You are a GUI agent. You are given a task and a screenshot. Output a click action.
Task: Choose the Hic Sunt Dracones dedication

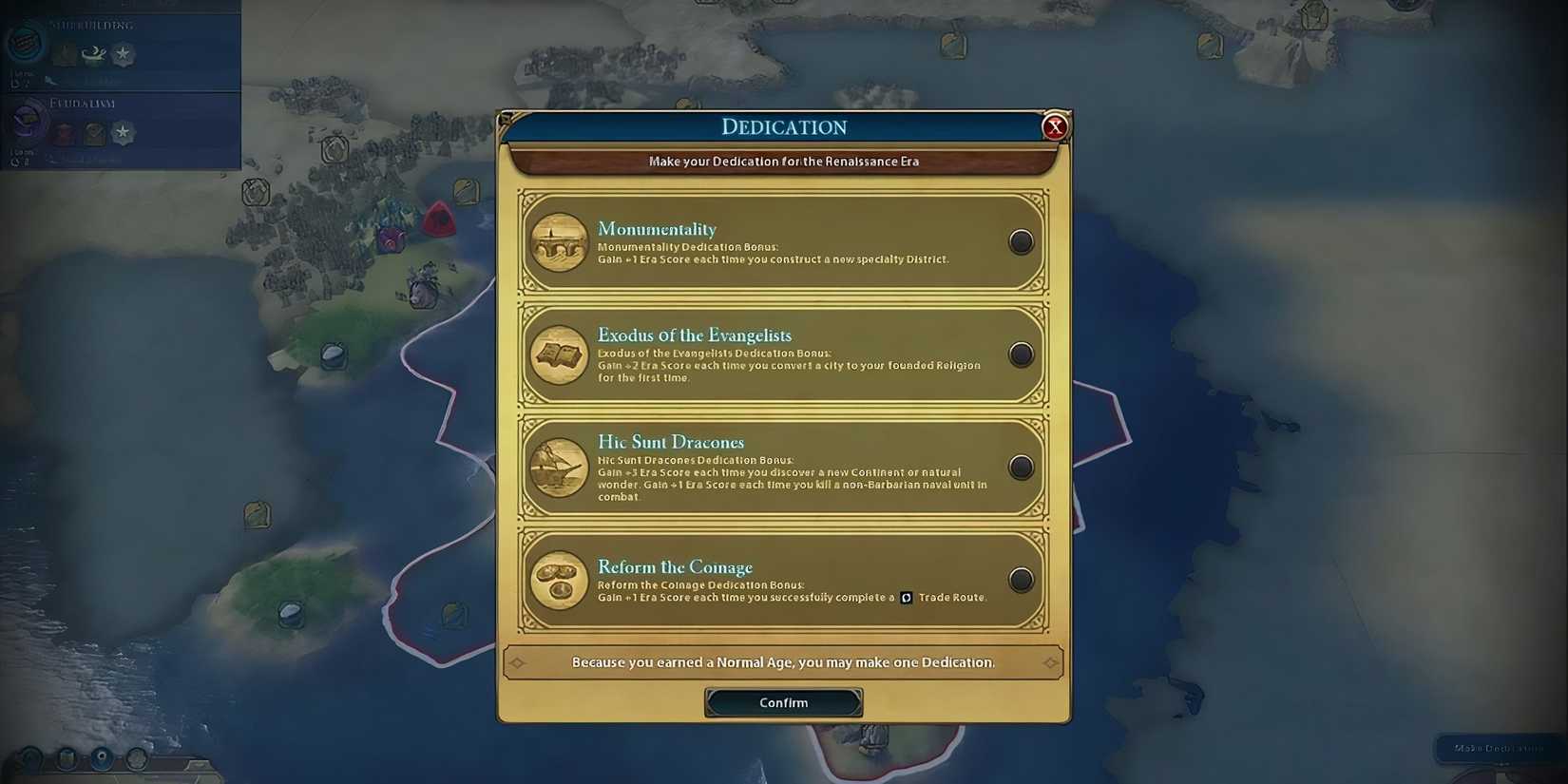point(1021,467)
